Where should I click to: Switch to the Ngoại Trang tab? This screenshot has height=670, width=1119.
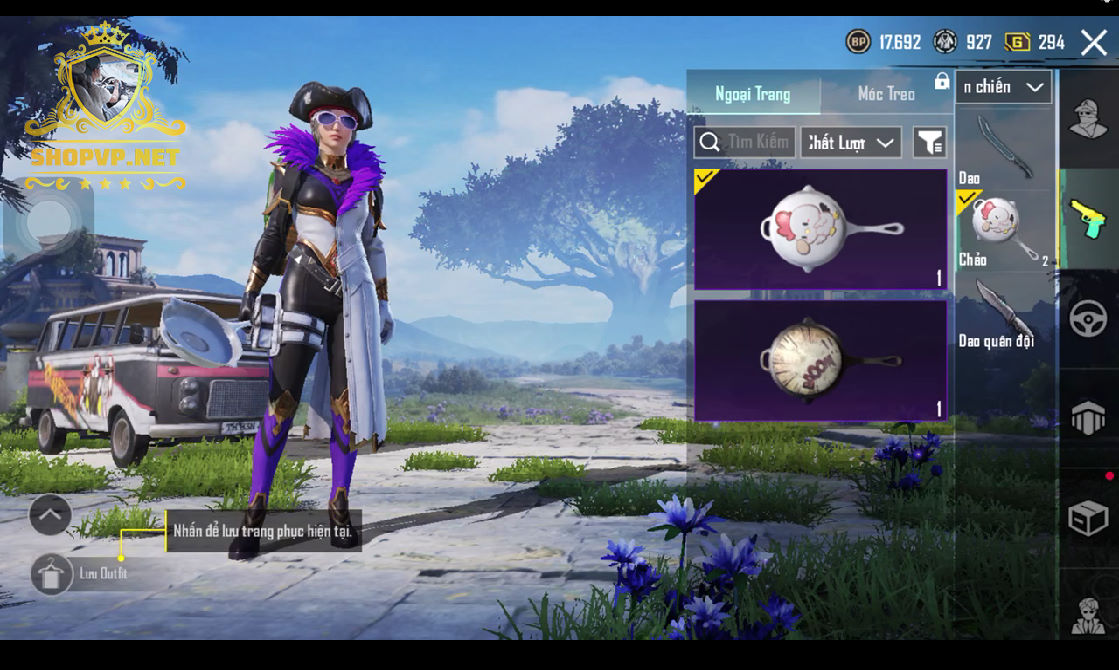tap(753, 94)
